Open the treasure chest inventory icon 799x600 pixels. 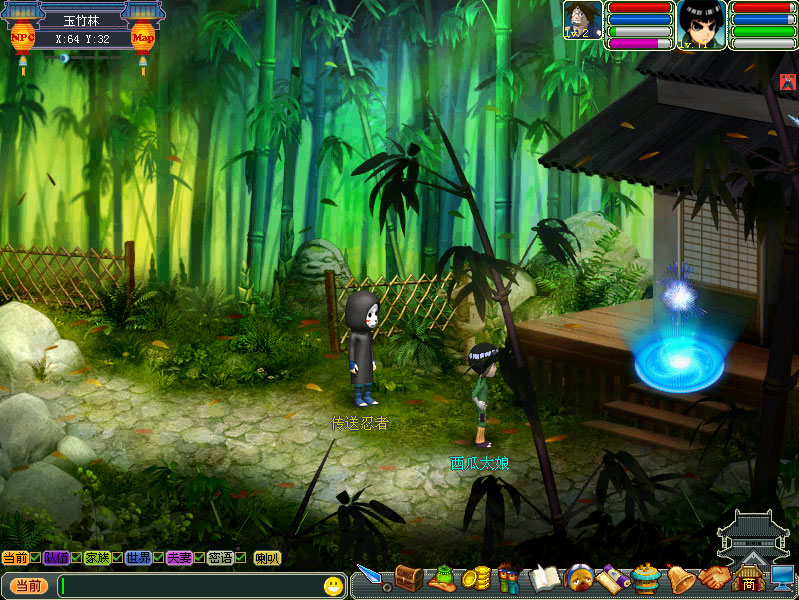coord(407,578)
